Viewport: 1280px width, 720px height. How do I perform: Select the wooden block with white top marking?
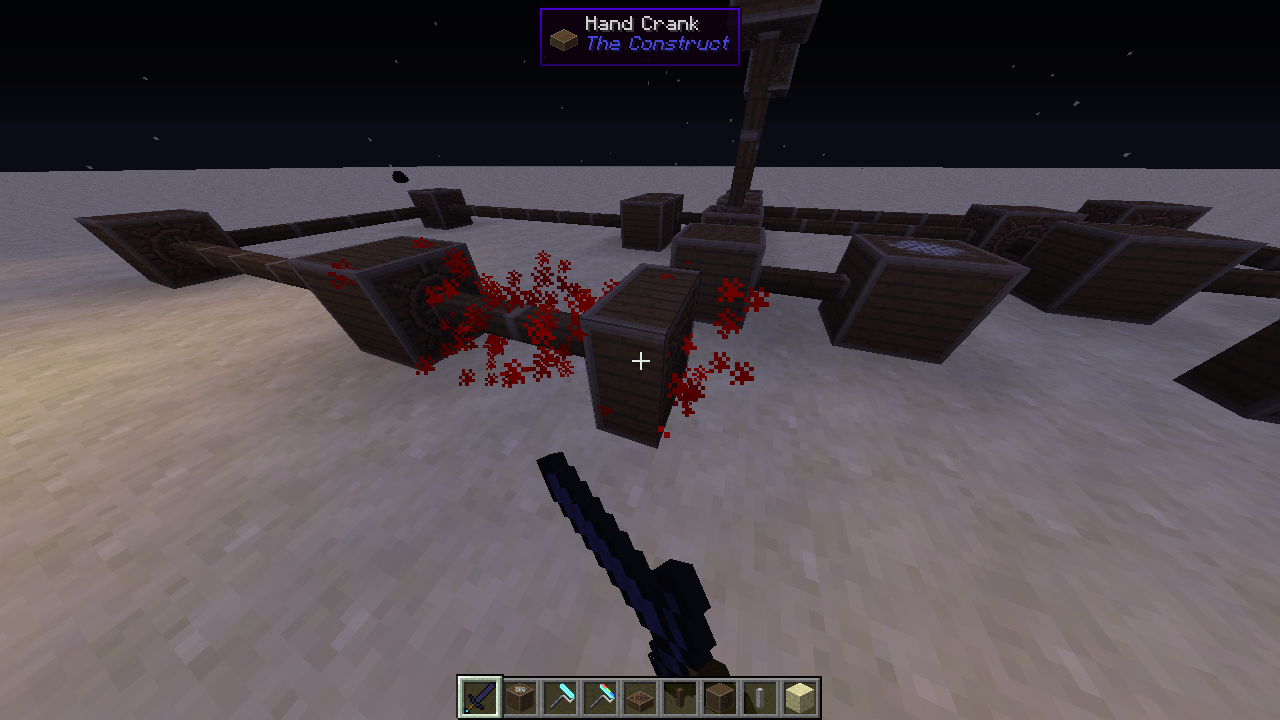click(520, 697)
